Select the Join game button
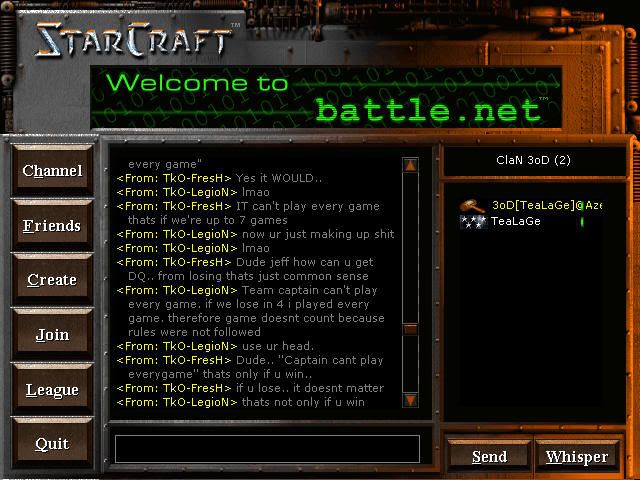 [52, 335]
